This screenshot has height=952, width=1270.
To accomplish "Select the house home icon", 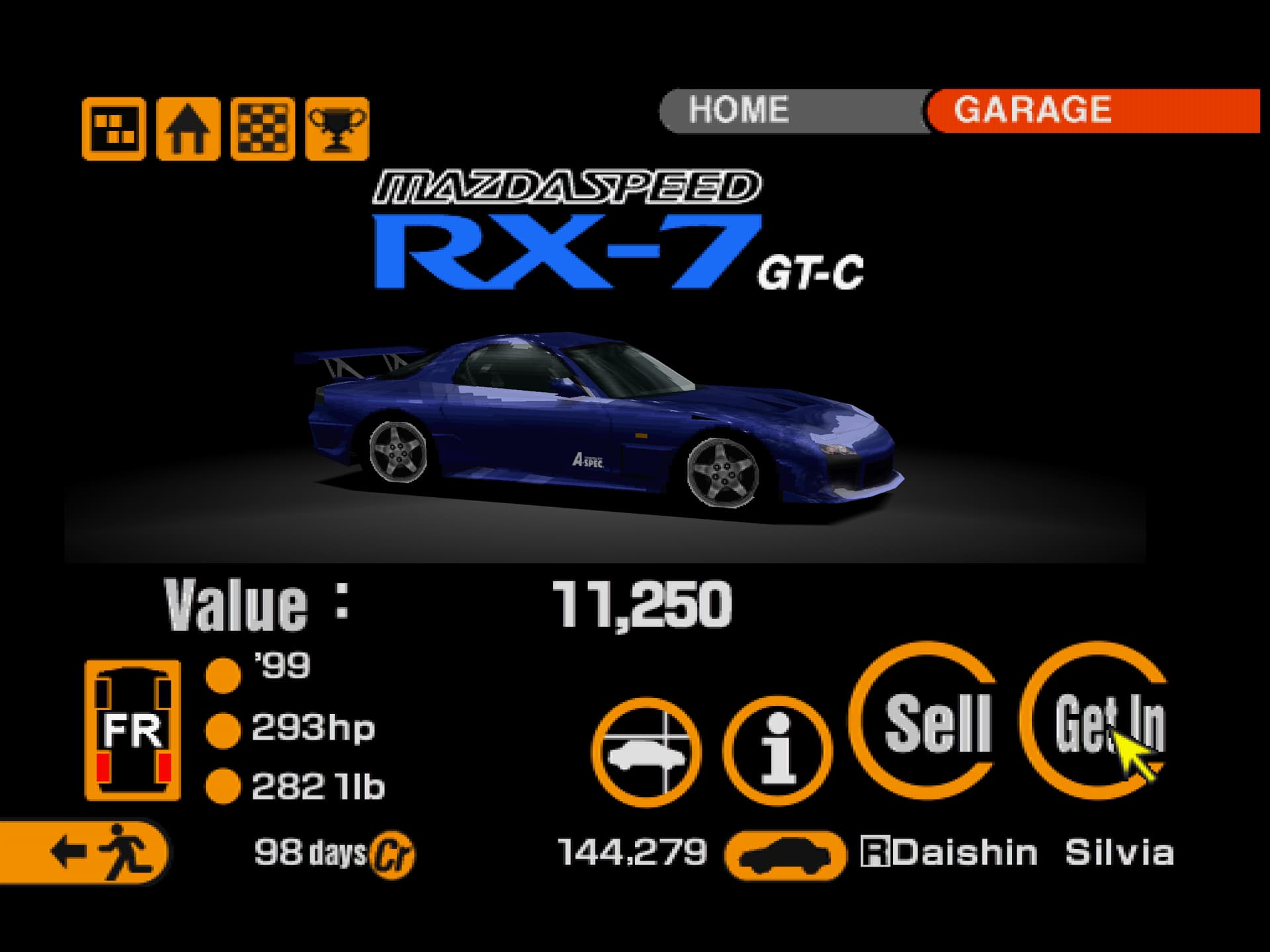I will pyautogui.click(x=188, y=128).
